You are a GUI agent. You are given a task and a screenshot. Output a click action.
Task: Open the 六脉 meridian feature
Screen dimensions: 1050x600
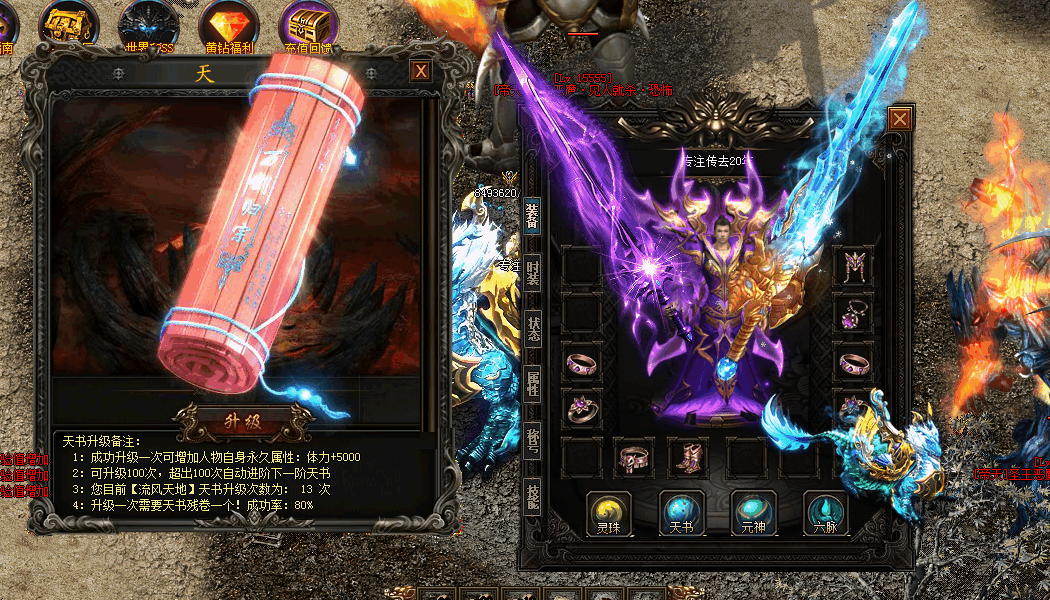(827, 512)
